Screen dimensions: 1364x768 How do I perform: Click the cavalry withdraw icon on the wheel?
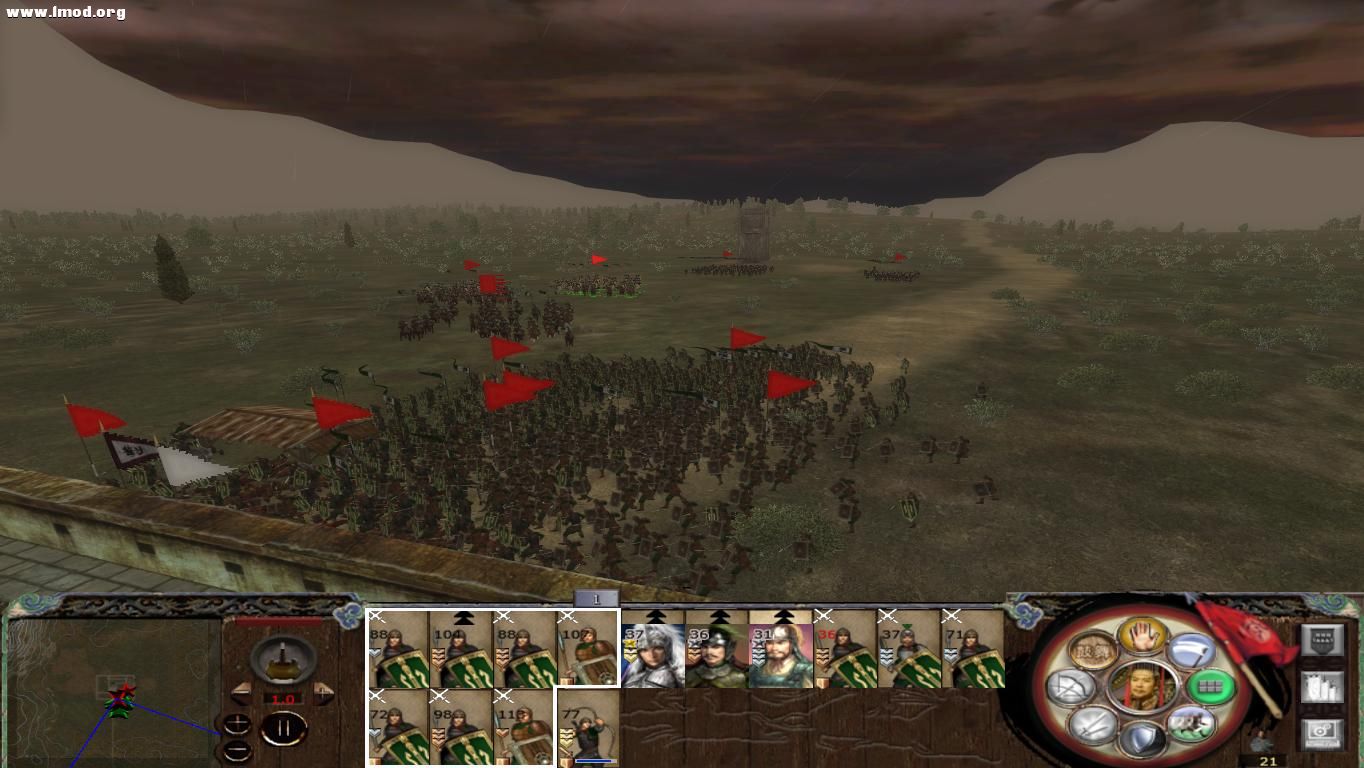pyautogui.click(x=1192, y=721)
